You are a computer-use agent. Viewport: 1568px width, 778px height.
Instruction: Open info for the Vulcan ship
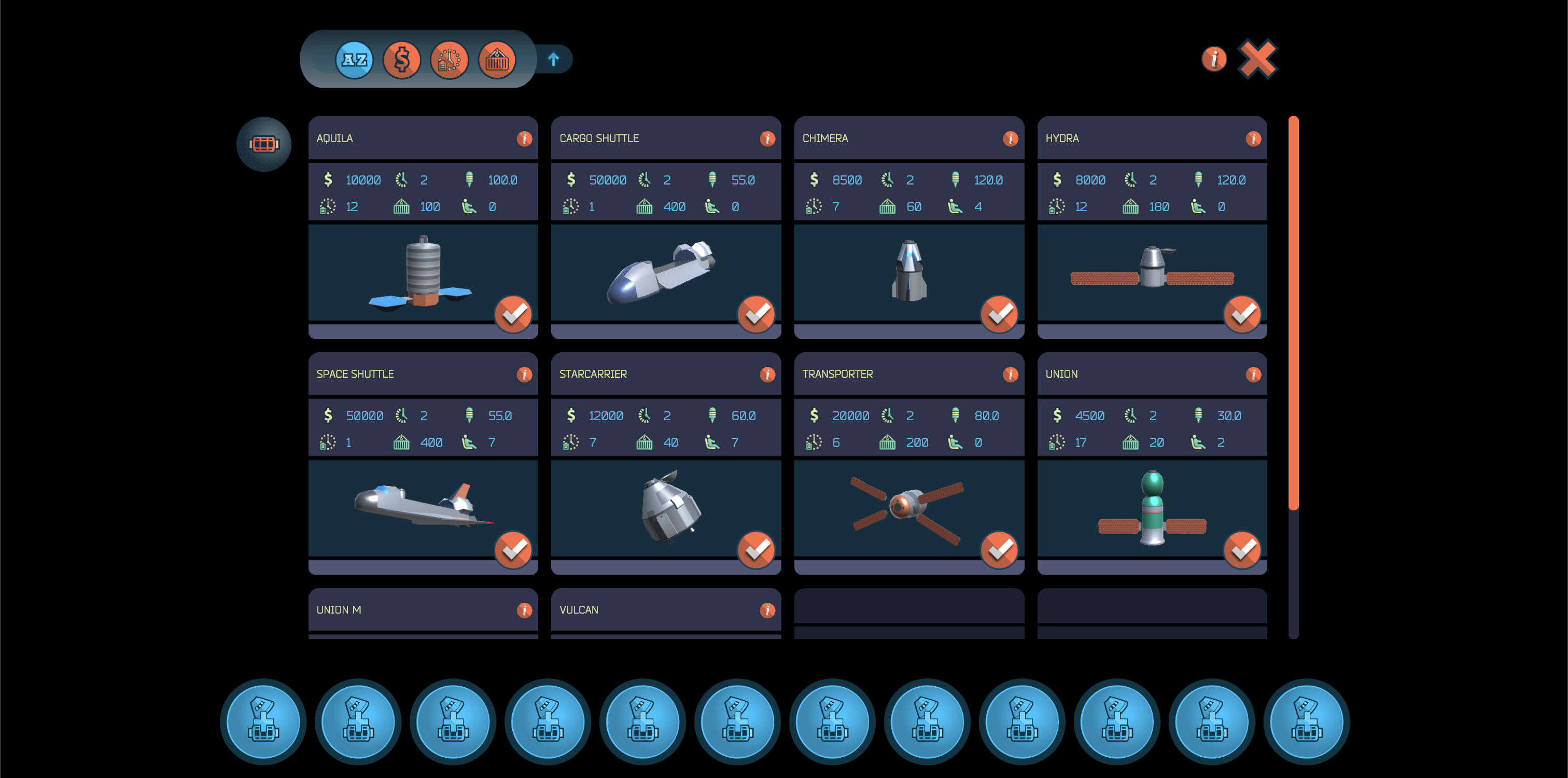(x=767, y=609)
